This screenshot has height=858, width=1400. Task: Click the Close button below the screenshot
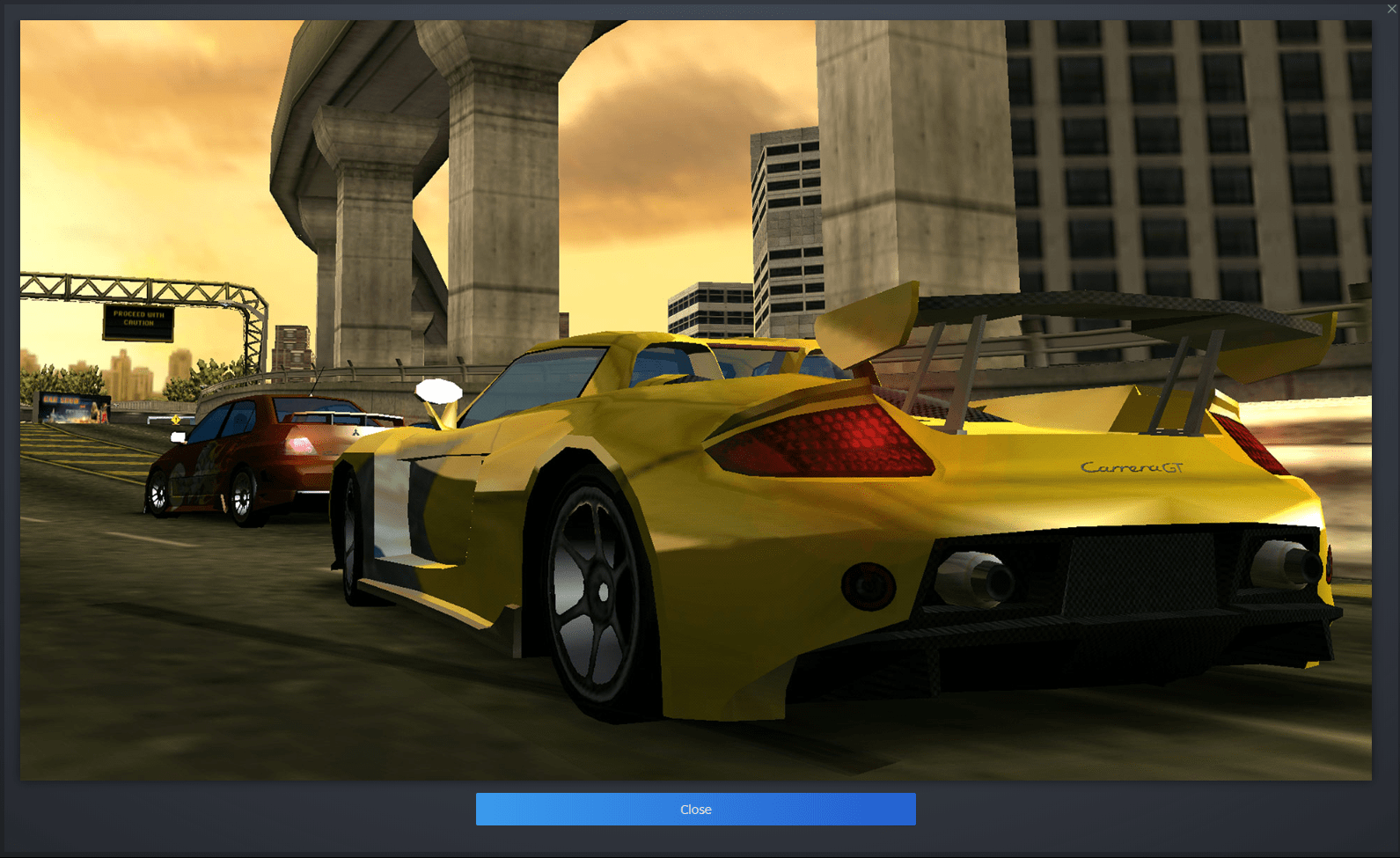pos(695,809)
